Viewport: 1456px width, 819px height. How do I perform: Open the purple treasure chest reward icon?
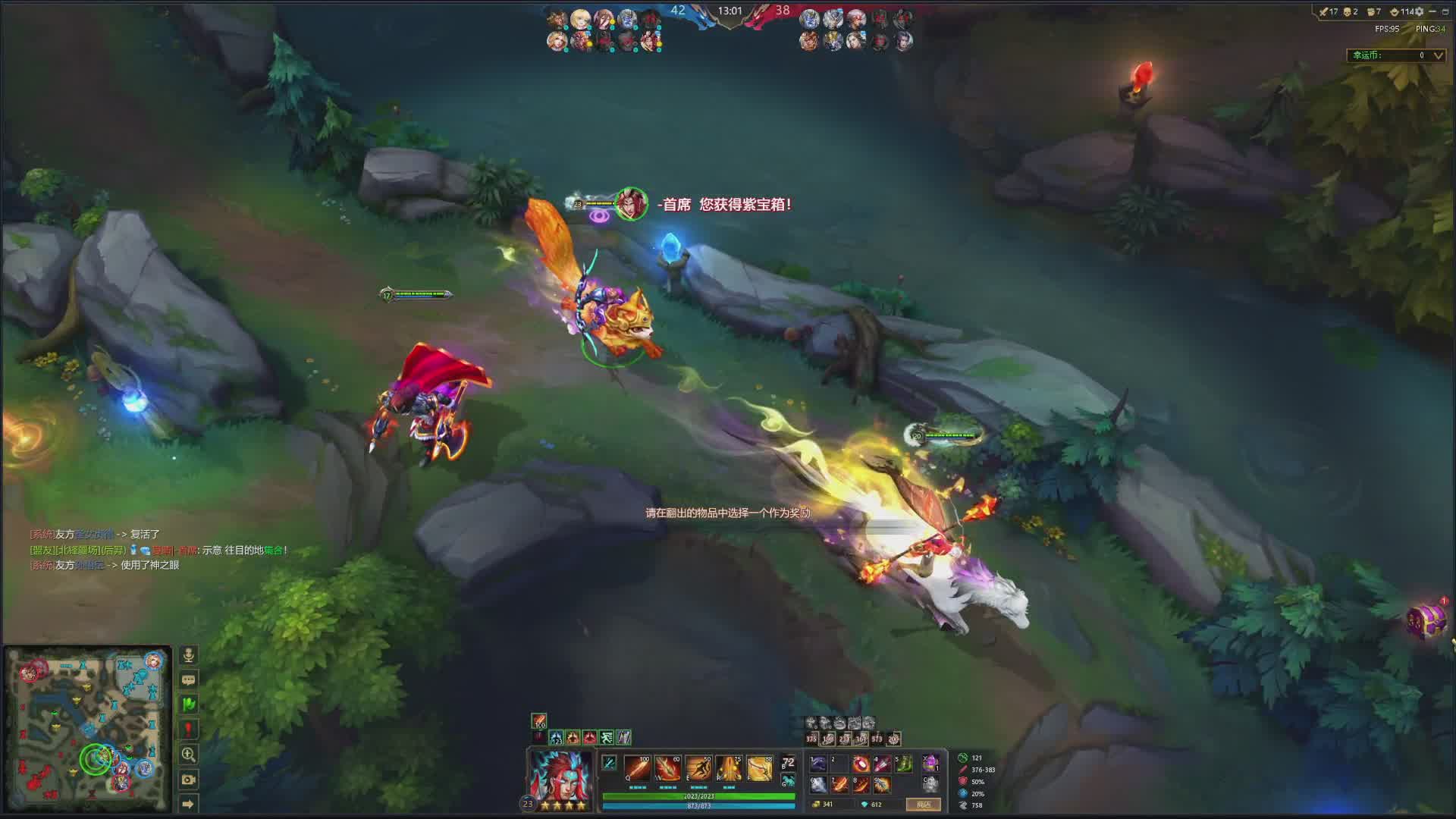(x=1426, y=620)
